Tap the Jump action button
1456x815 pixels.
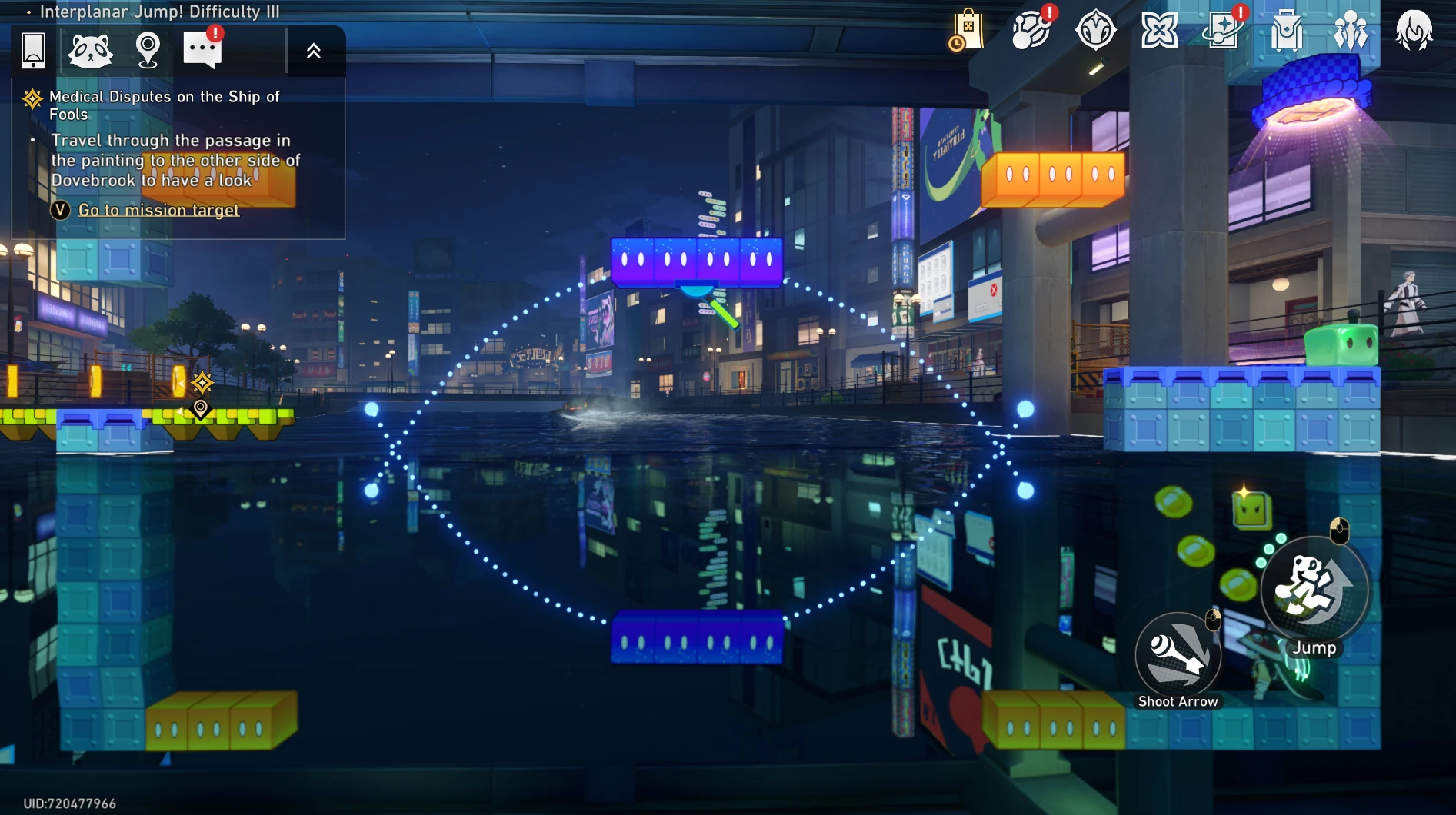pyautogui.click(x=1314, y=590)
